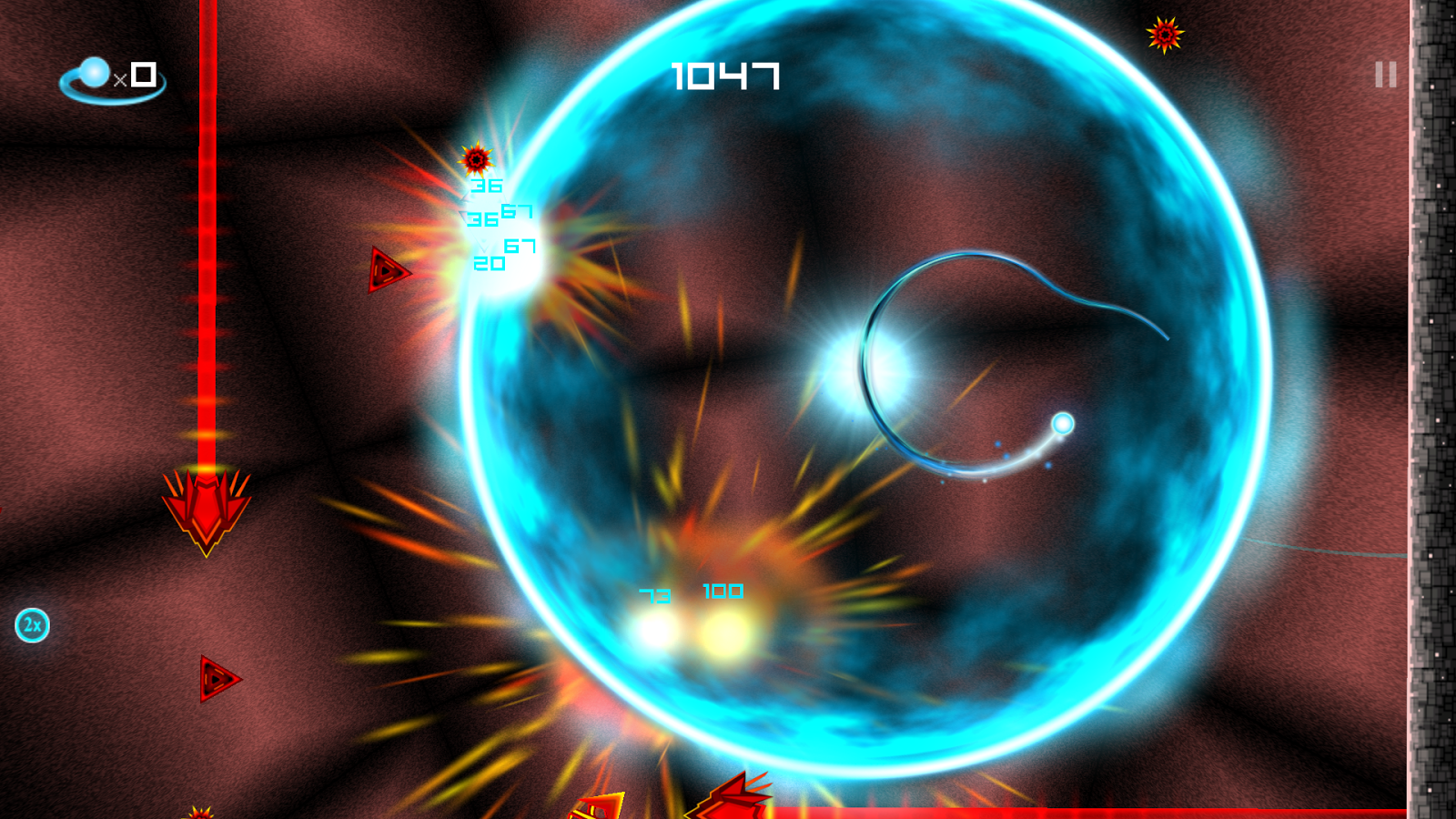1456x819 pixels.
Task: Select the red arrow ship firing the laser
Action: pos(207,510)
